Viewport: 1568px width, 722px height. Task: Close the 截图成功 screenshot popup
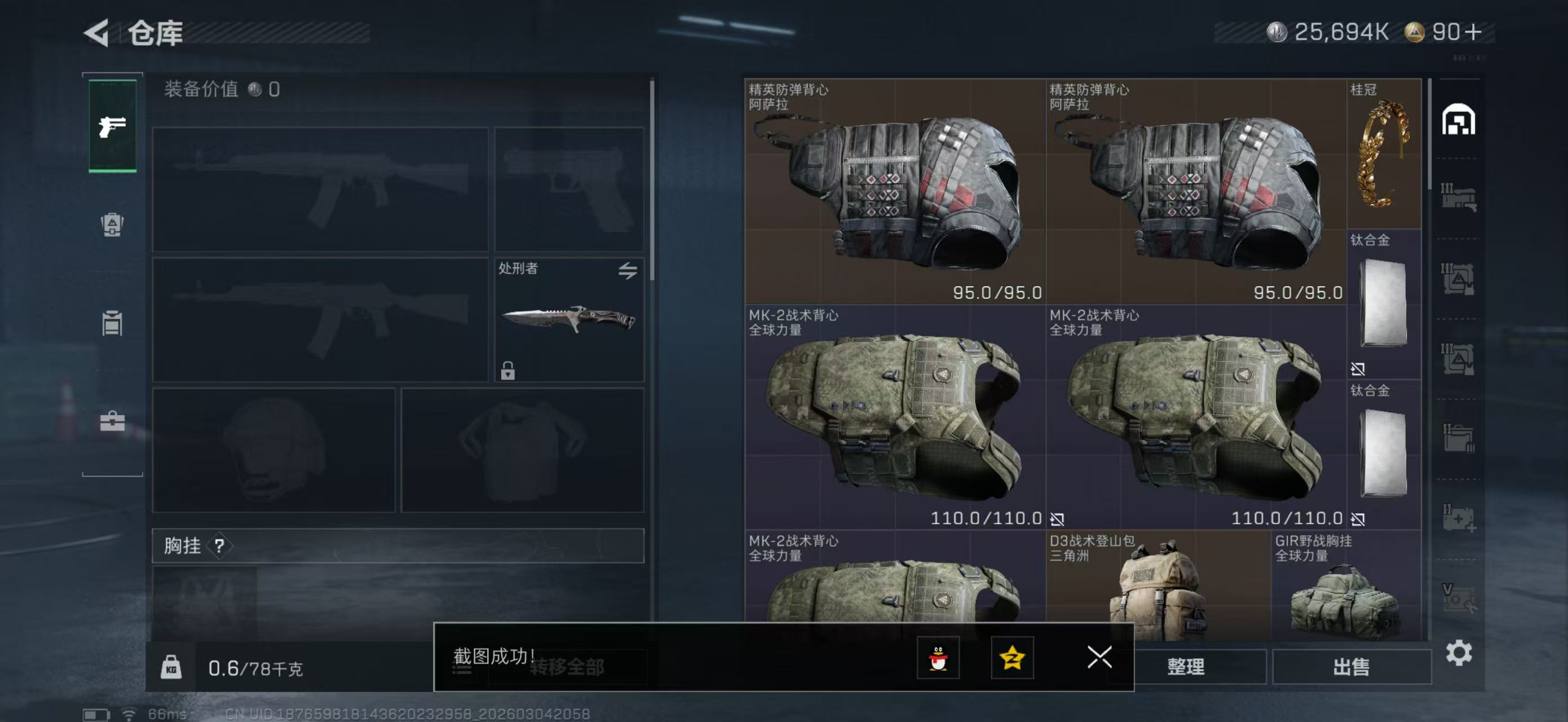(x=1099, y=657)
